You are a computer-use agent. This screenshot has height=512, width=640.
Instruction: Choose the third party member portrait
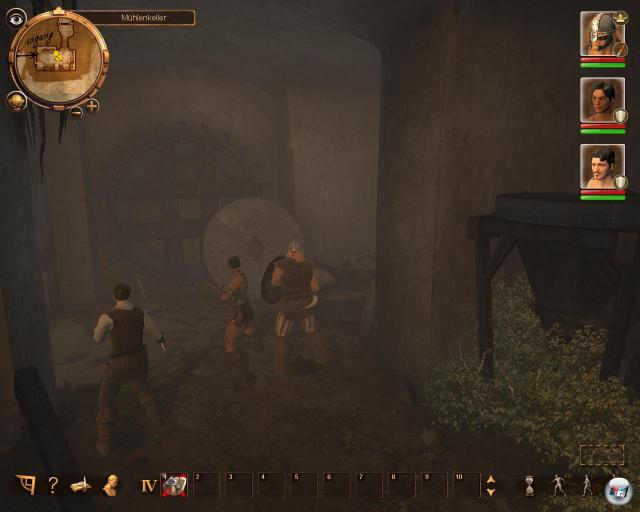pyautogui.click(x=602, y=166)
